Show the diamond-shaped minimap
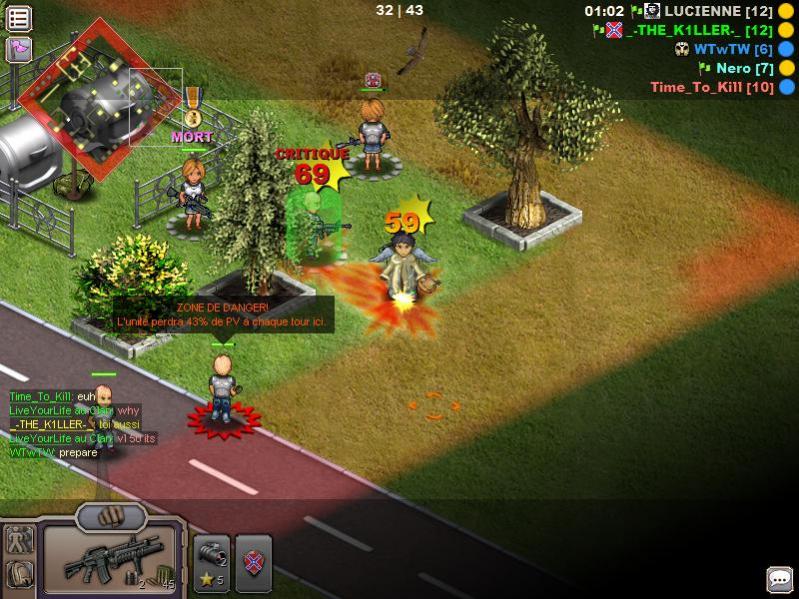 [83, 97]
